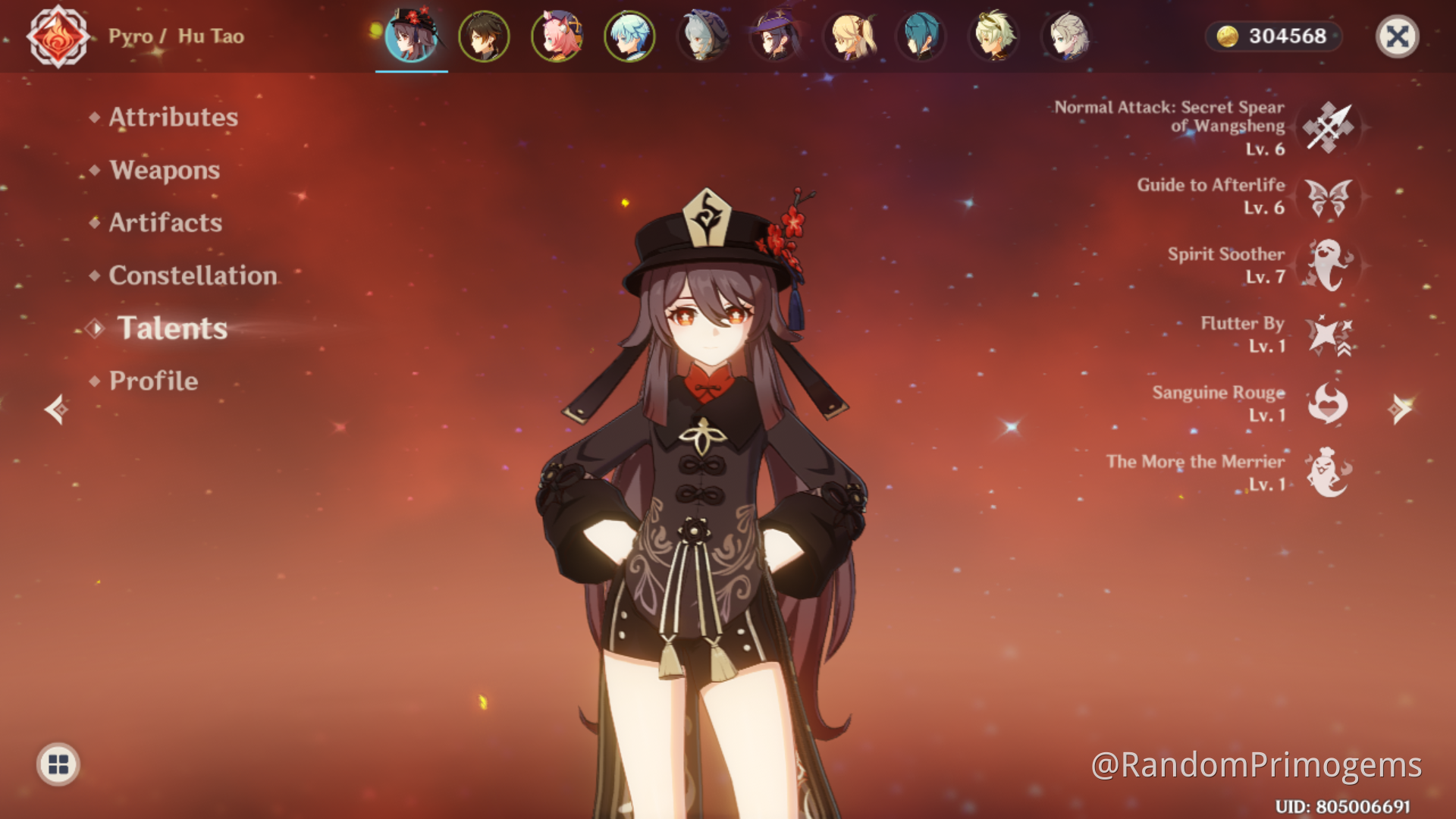Check The More the Merrier talent

point(1329,472)
